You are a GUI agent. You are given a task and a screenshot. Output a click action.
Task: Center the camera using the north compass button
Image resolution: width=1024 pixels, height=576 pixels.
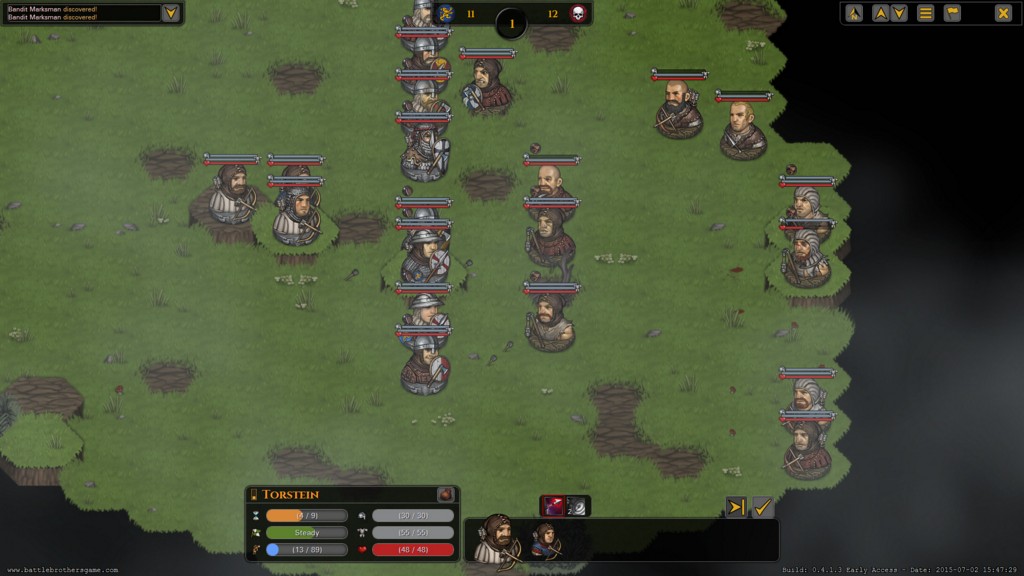854,13
